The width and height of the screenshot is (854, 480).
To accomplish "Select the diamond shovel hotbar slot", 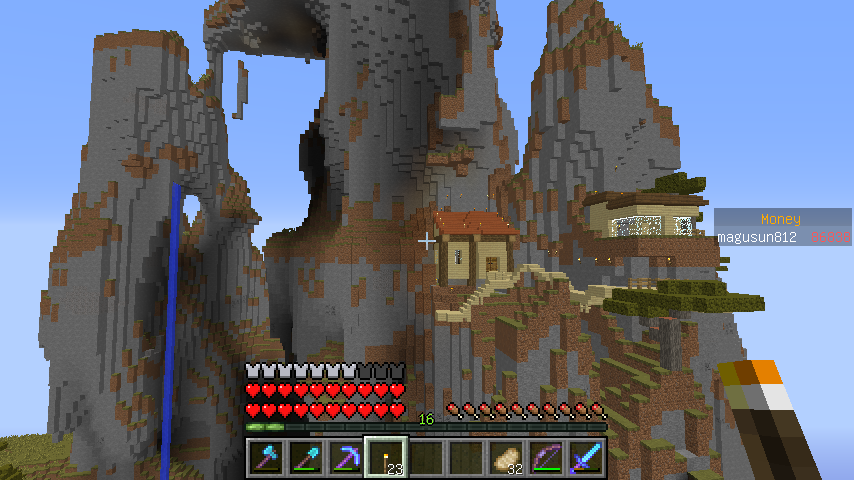I will (306, 458).
